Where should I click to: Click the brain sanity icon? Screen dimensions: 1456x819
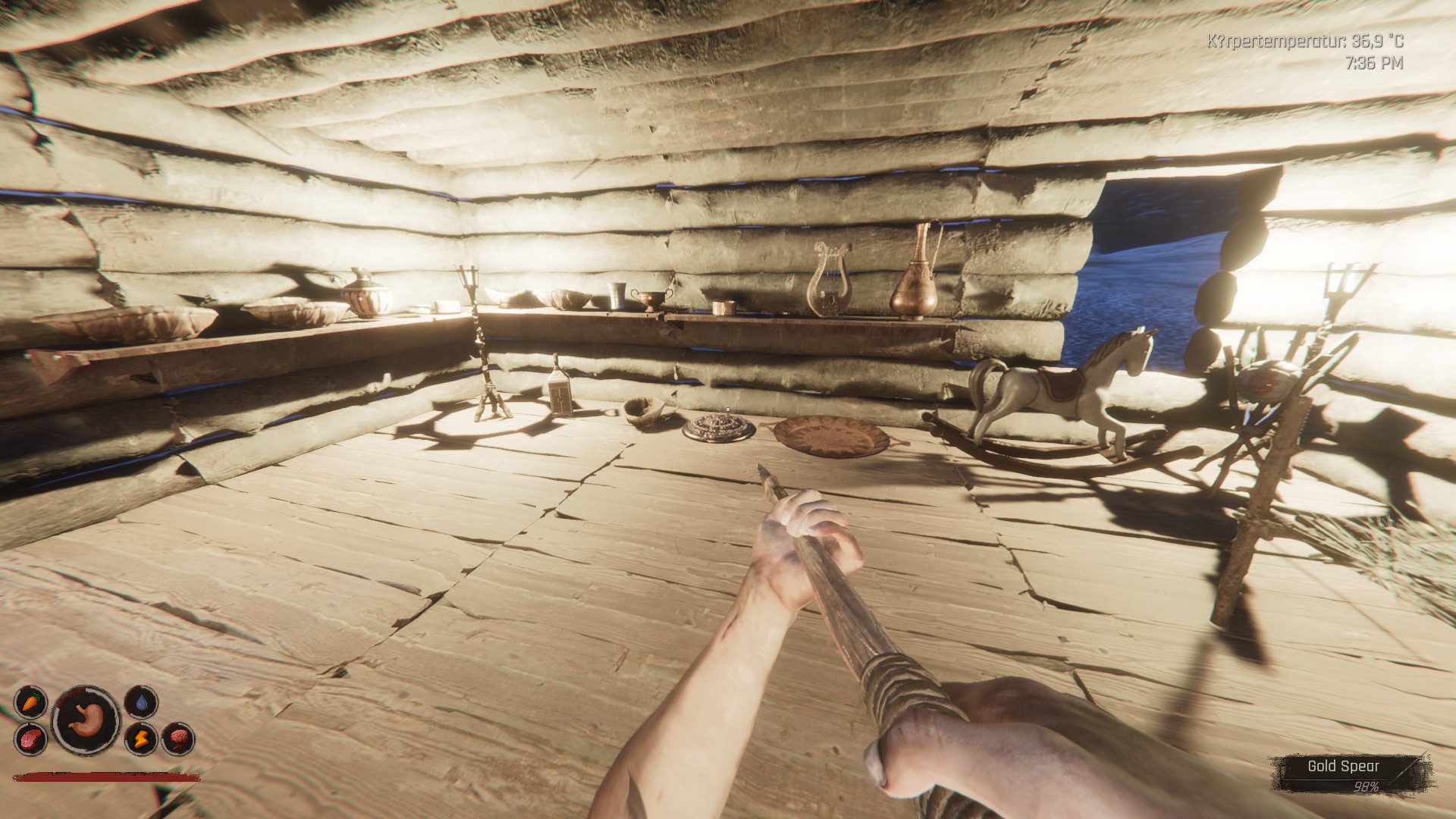(180, 738)
